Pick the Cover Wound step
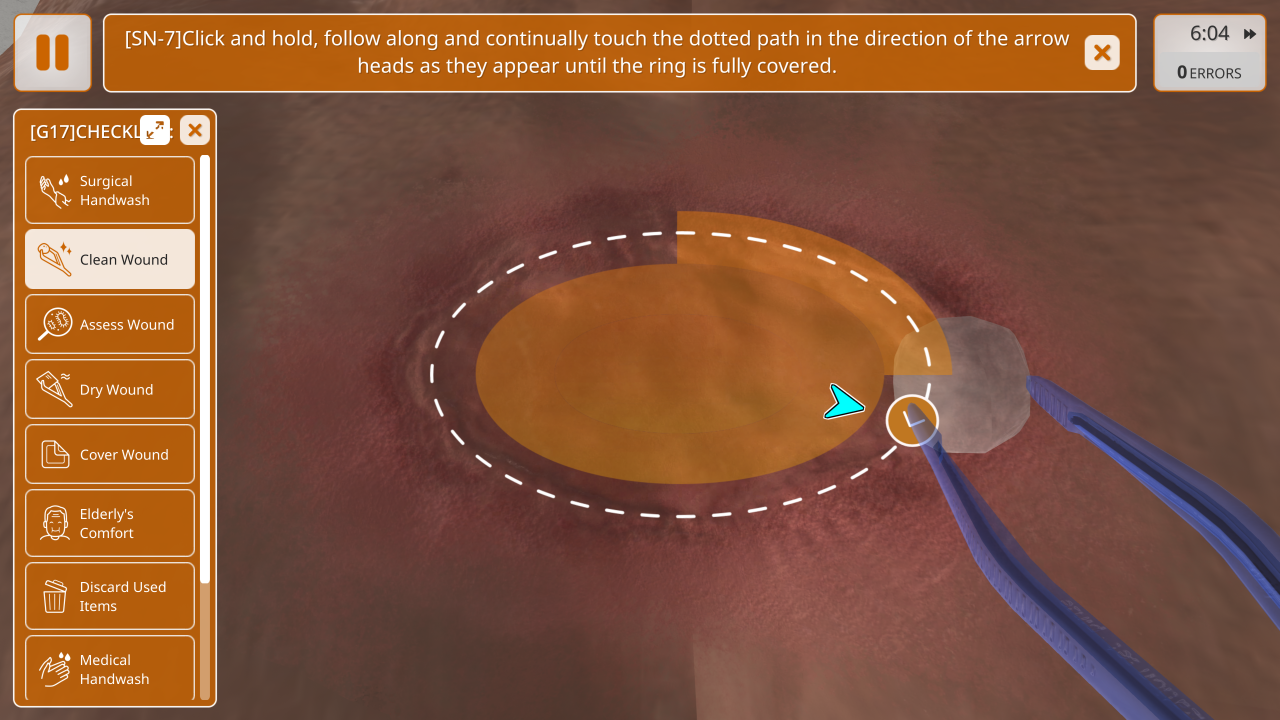The image size is (1280, 720). (110, 454)
